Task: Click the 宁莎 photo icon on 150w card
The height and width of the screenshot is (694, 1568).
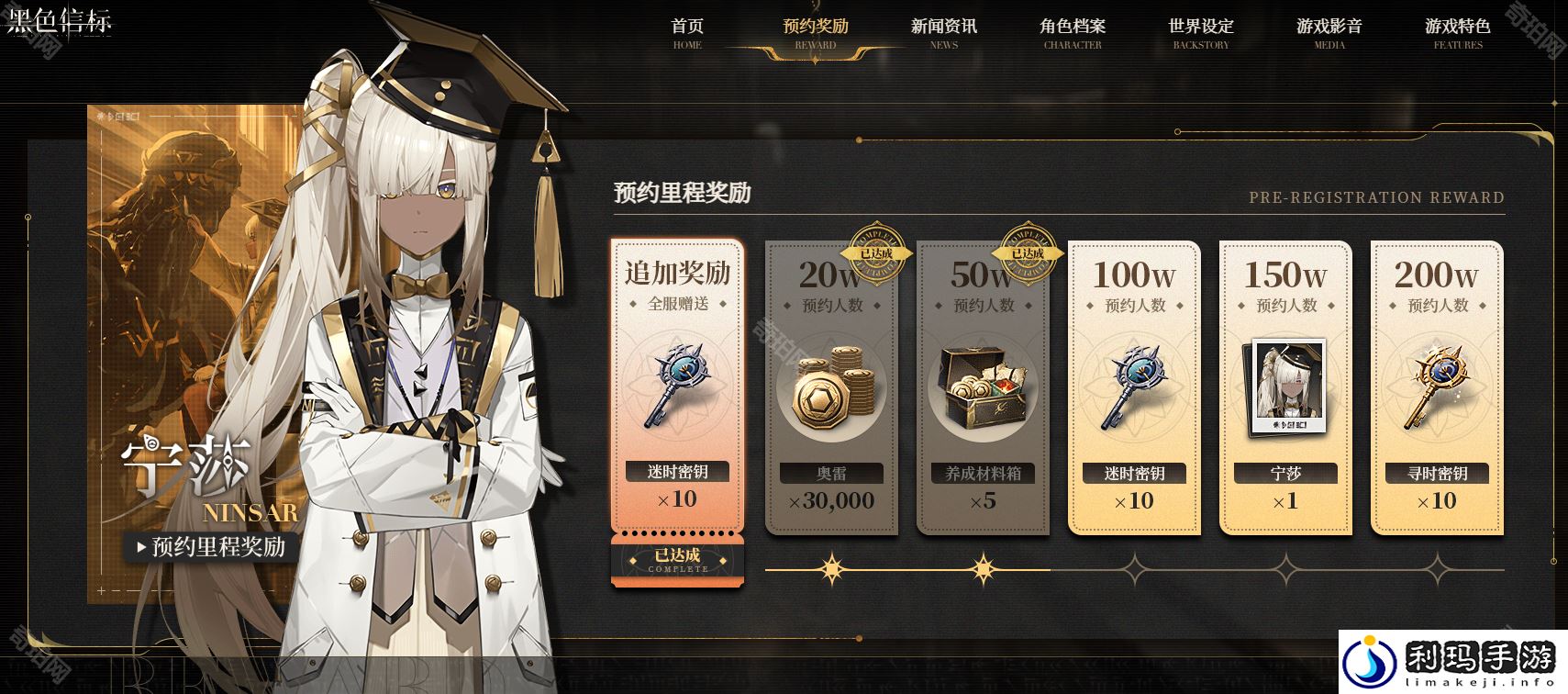Action: pos(1285,386)
